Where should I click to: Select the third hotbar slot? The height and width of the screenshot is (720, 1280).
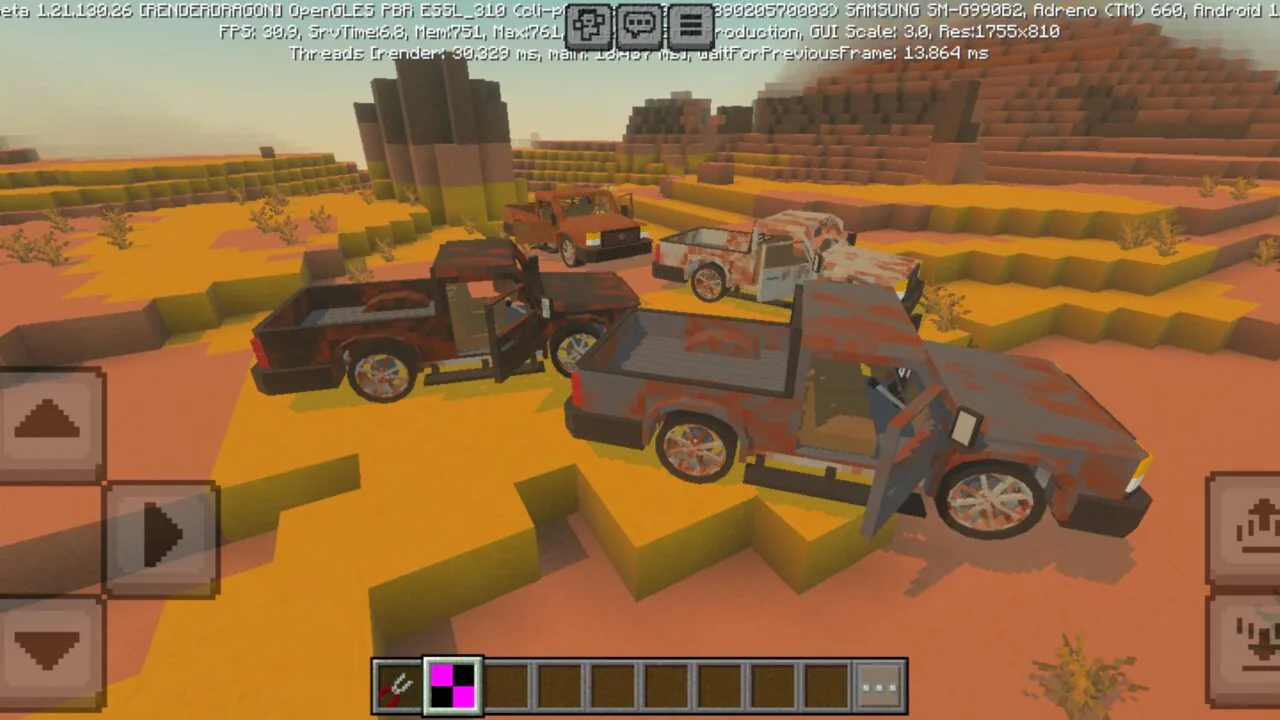click(x=507, y=686)
